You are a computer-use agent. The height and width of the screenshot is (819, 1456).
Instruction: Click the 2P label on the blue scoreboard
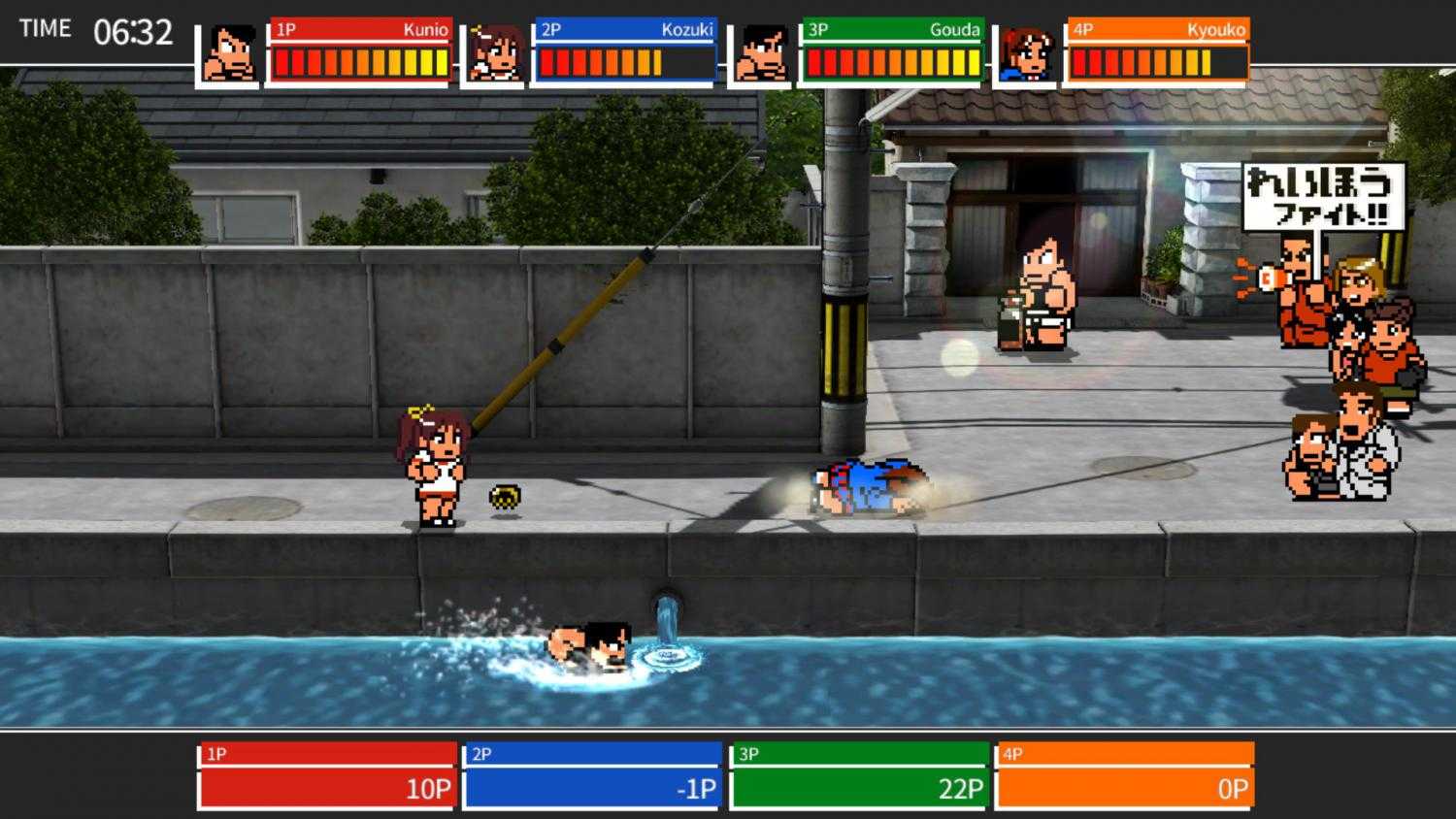[480, 752]
